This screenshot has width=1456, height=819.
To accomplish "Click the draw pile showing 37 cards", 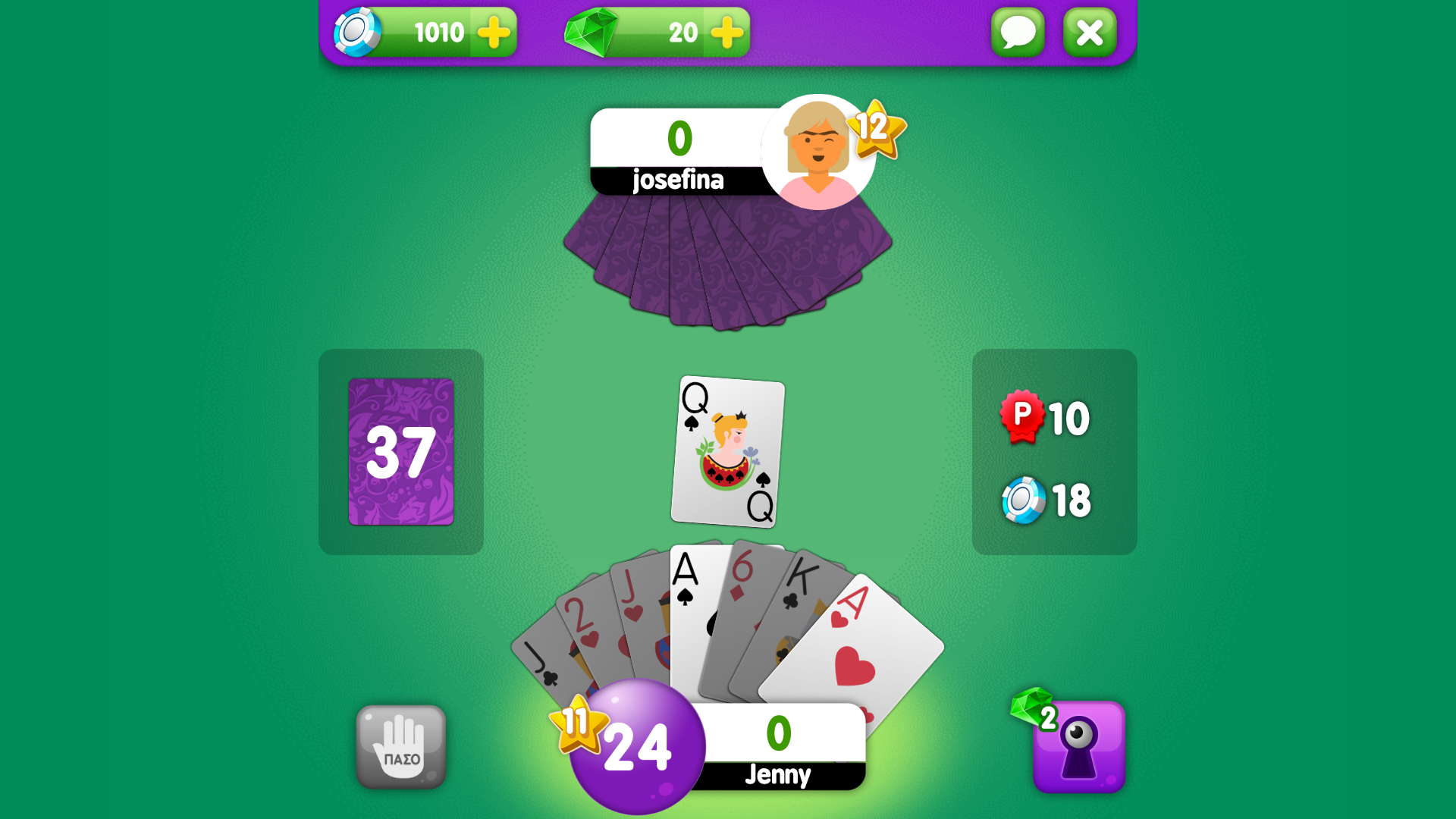I will pyautogui.click(x=401, y=453).
